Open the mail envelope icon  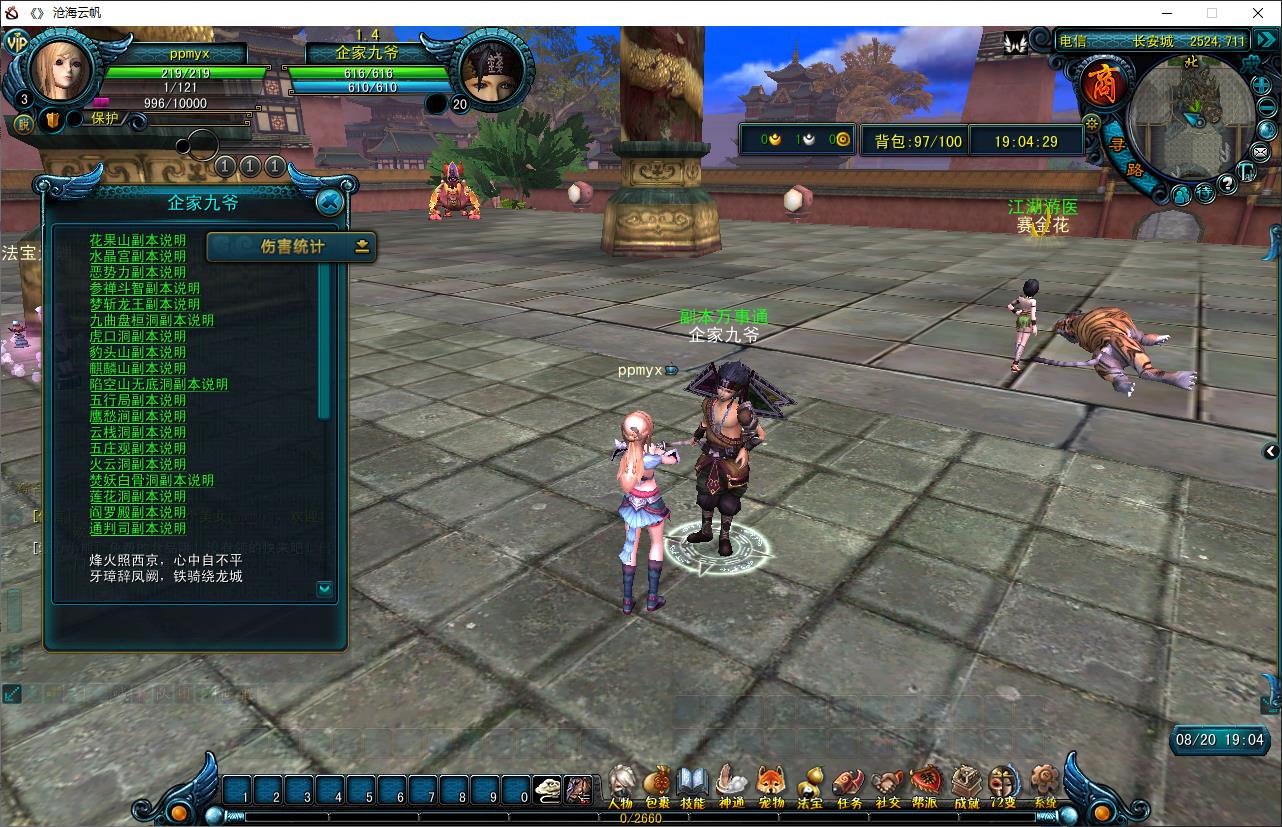point(1259,152)
